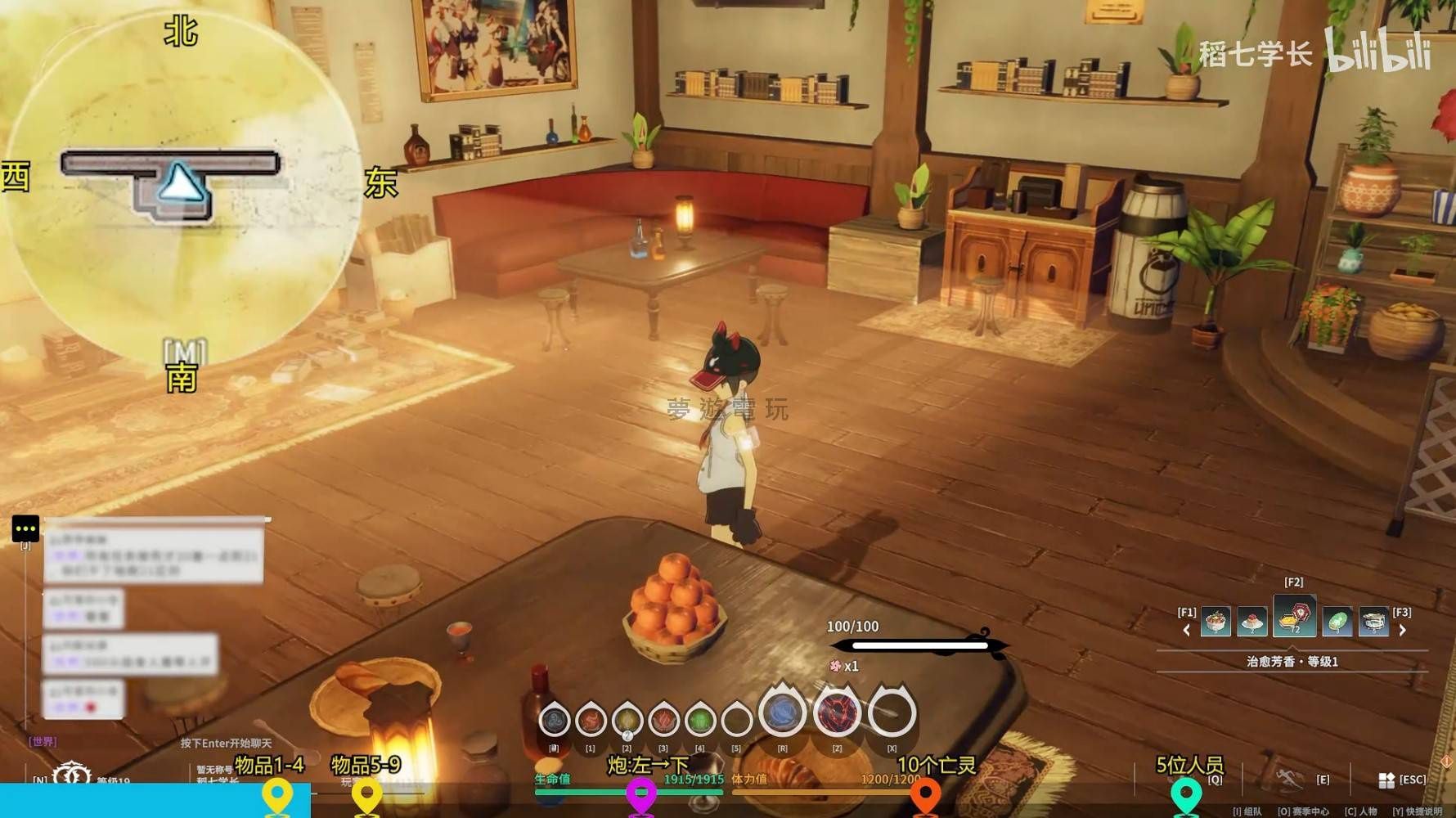This screenshot has height=818, width=1456.
Task: Activate the green skill in slot 4
Action: pyautogui.click(x=699, y=721)
